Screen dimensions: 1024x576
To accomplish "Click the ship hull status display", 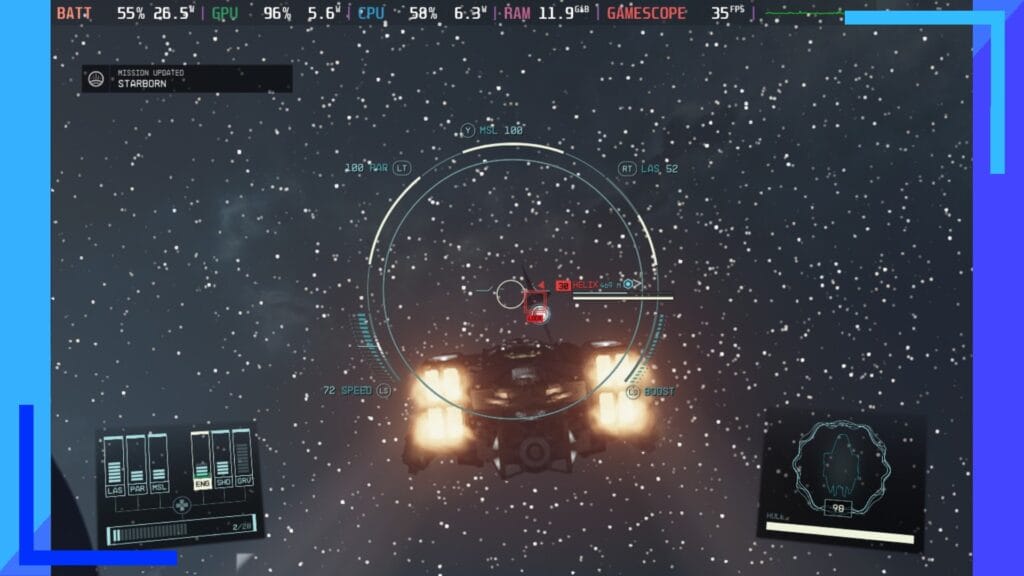I will coord(837,470).
